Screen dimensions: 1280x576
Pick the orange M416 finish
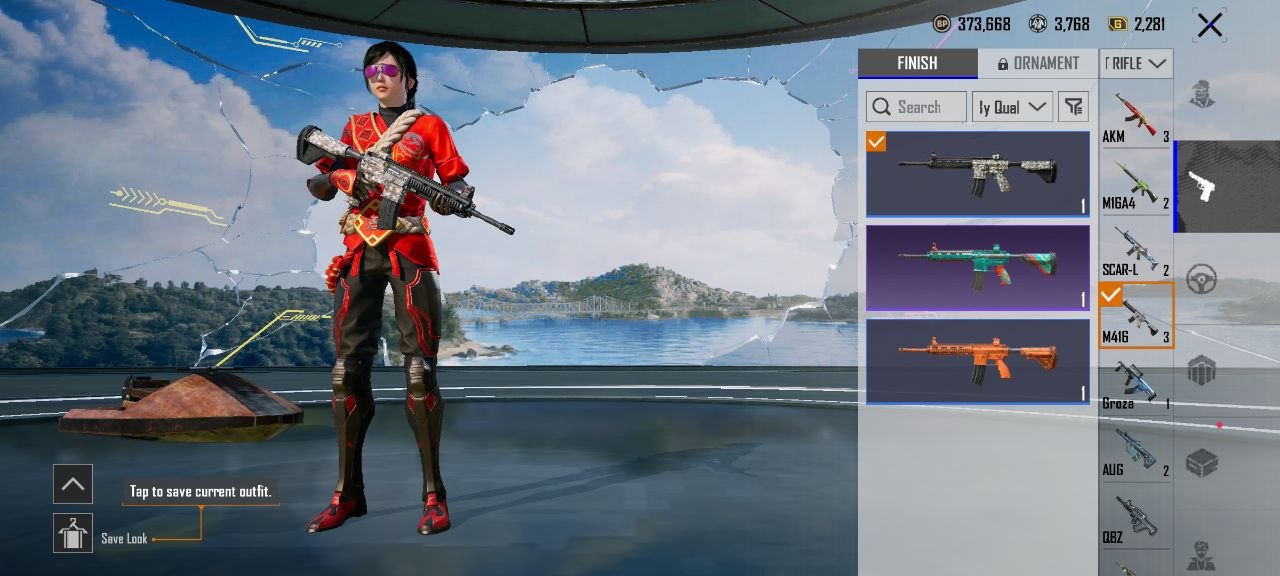coord(977,361)
